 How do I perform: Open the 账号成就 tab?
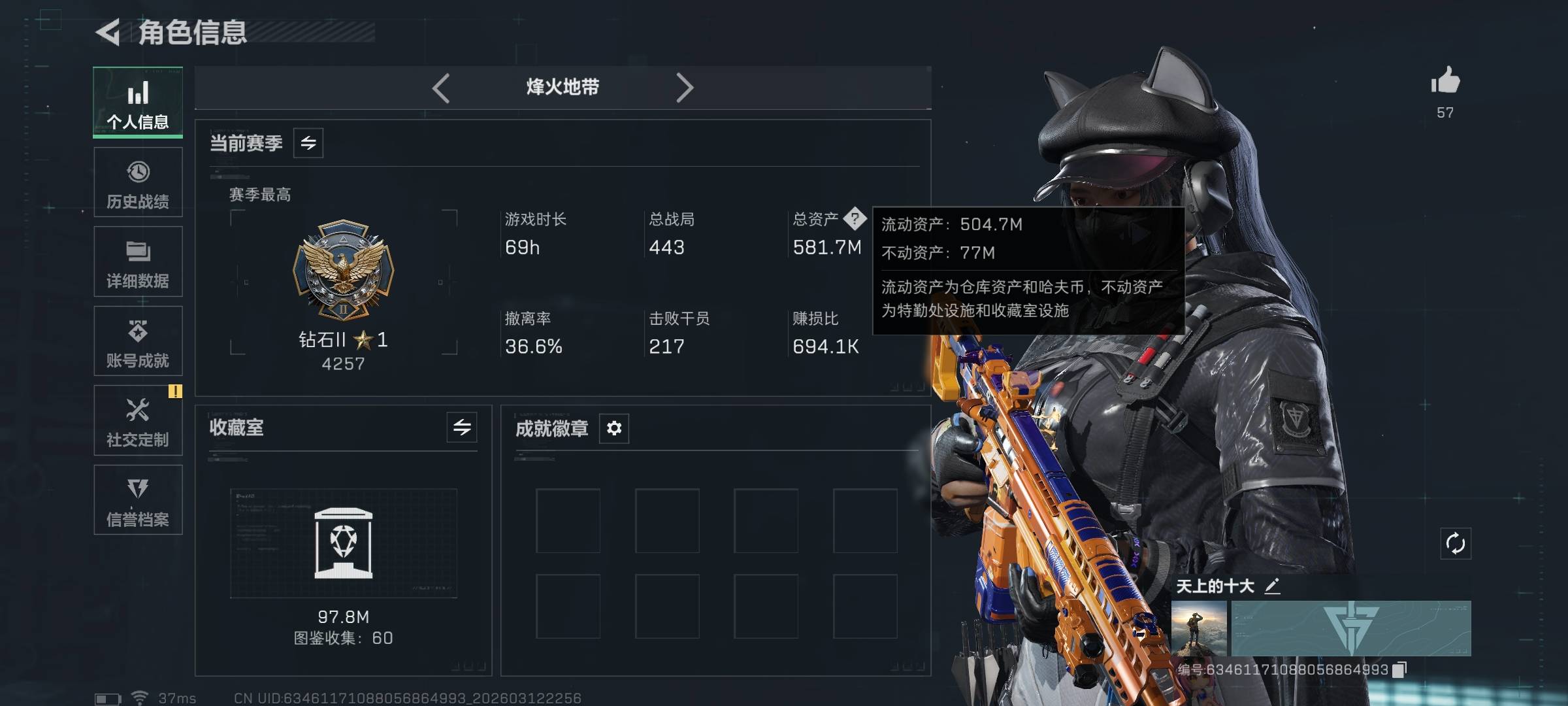pos(138,341)
